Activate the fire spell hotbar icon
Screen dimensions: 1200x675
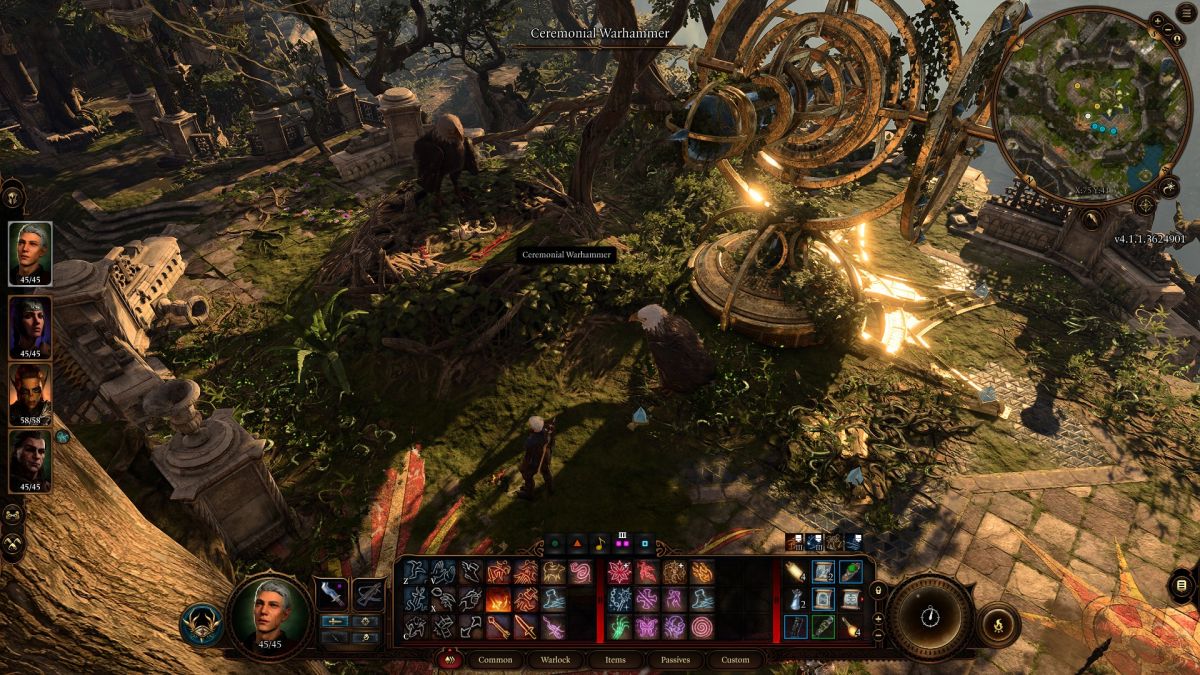coord(497,600)
